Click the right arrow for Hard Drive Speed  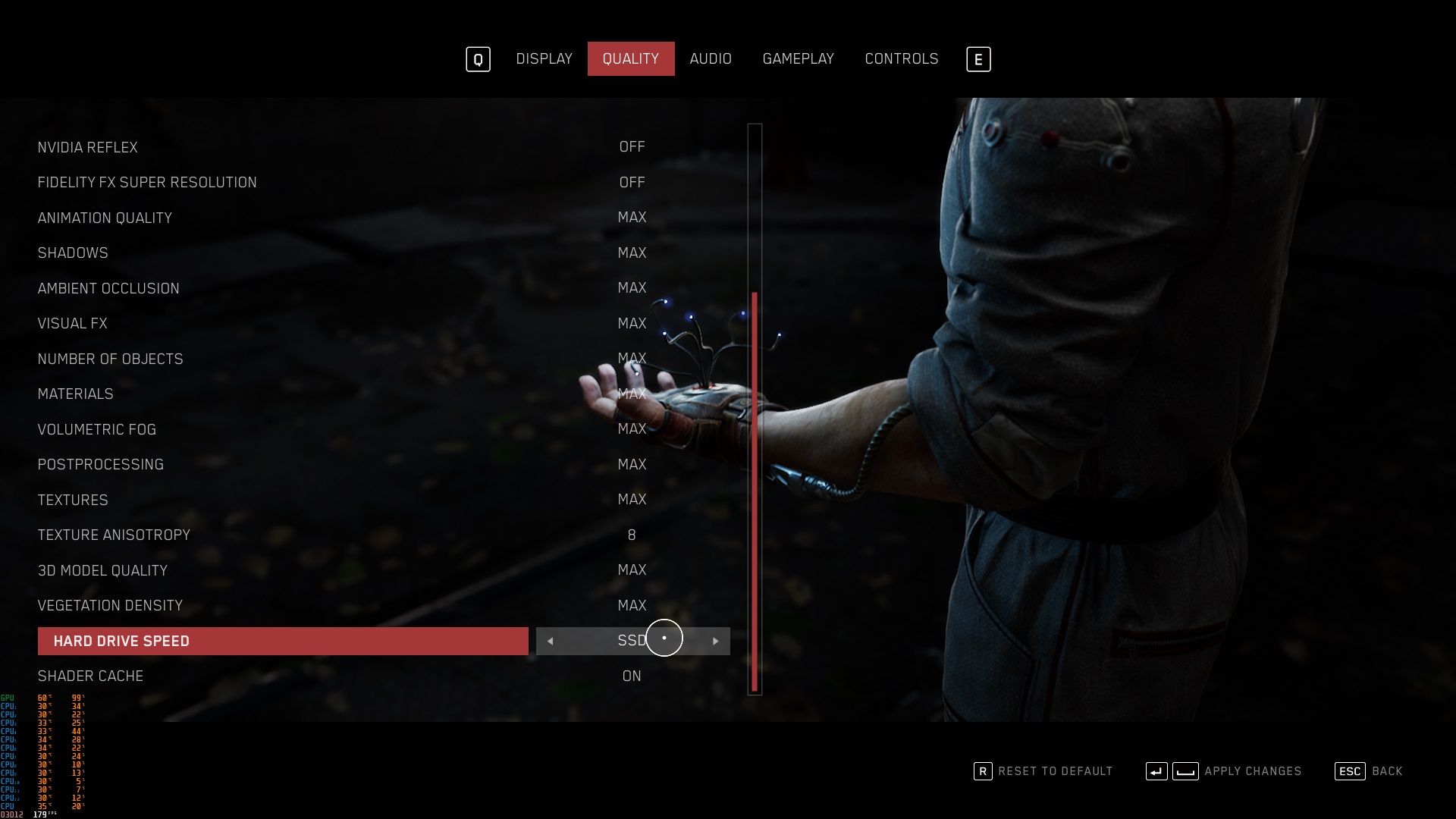(x=715, y=642)
